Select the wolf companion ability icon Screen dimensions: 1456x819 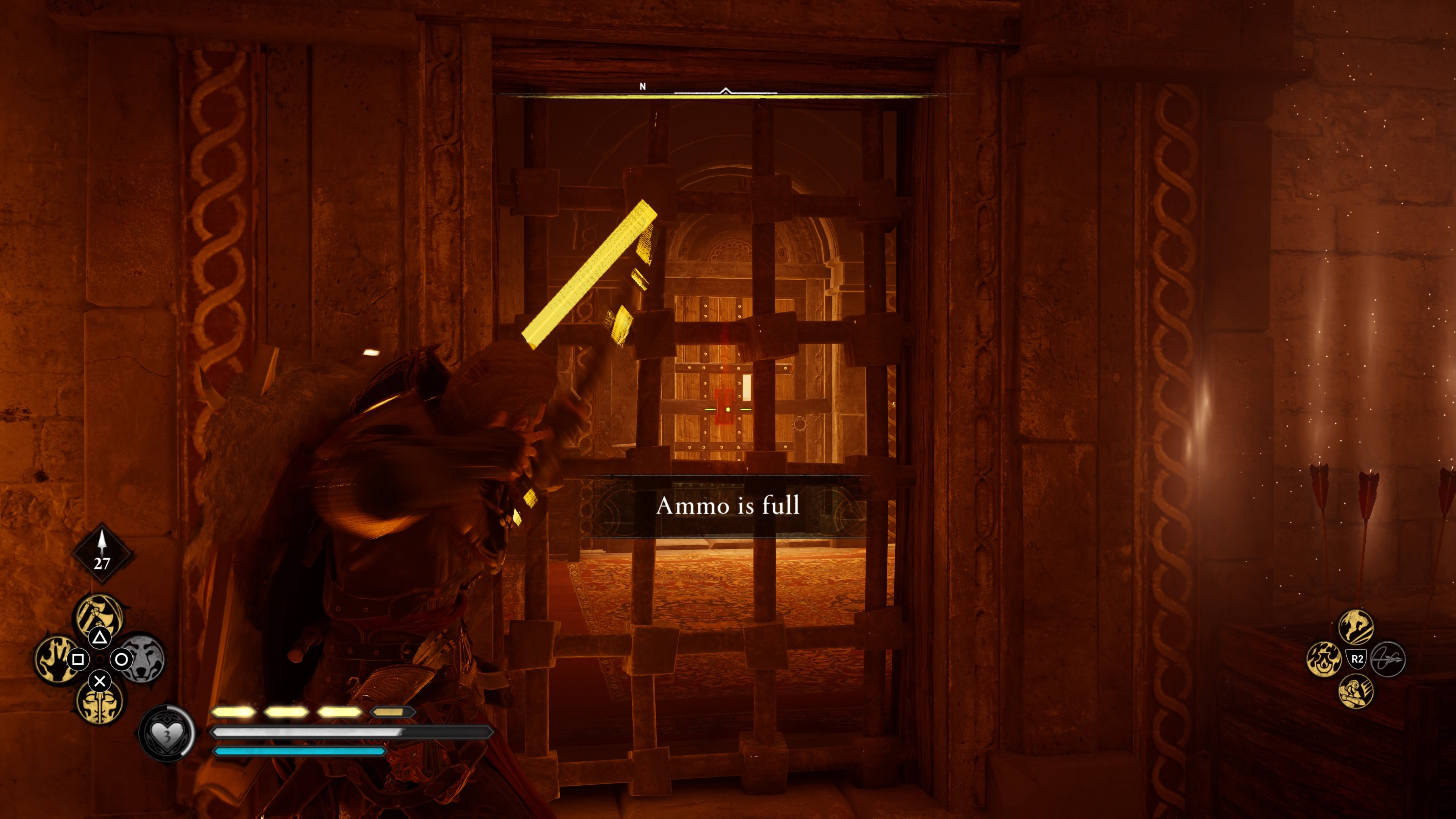point(143,659)
